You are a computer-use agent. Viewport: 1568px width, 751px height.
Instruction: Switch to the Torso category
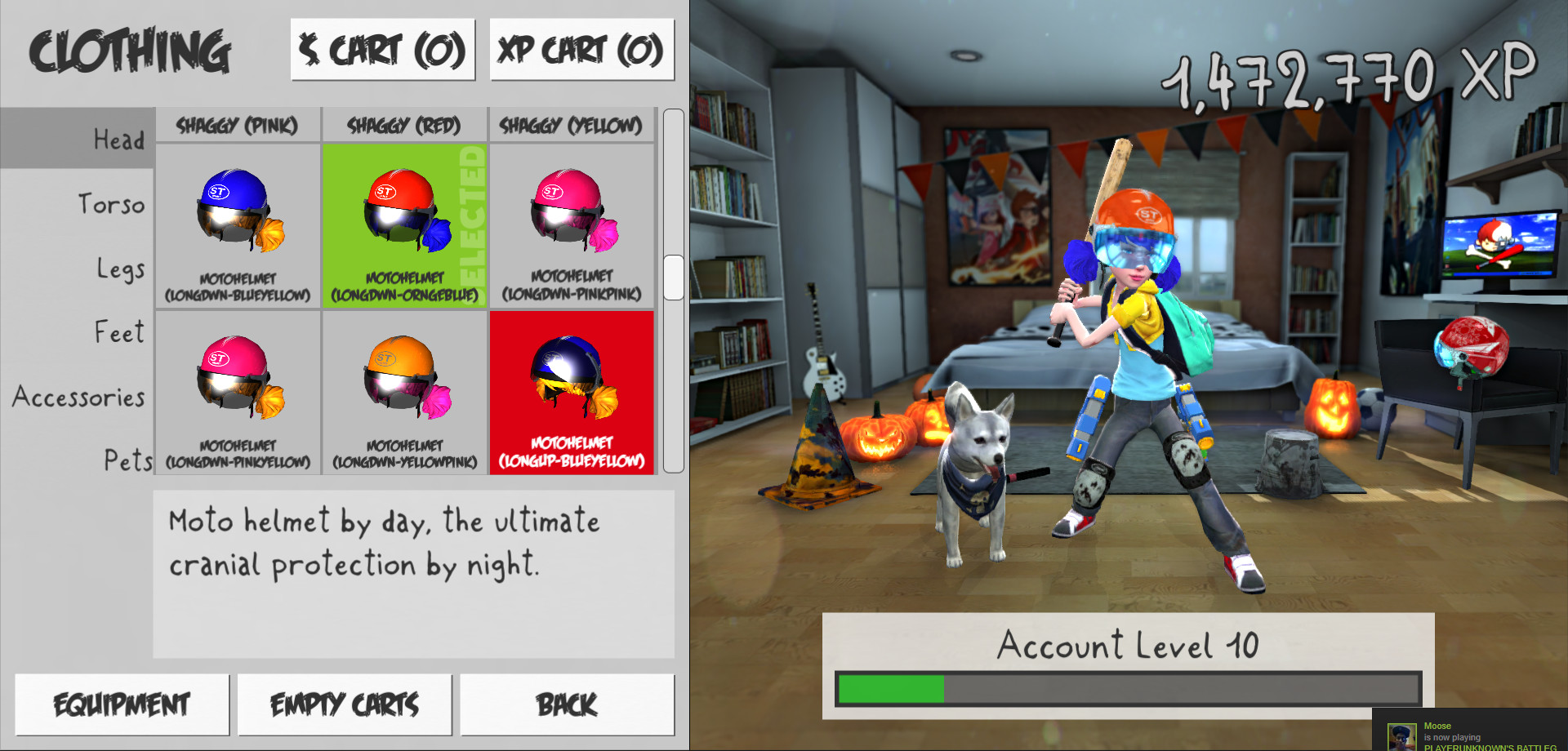(112, 204)
